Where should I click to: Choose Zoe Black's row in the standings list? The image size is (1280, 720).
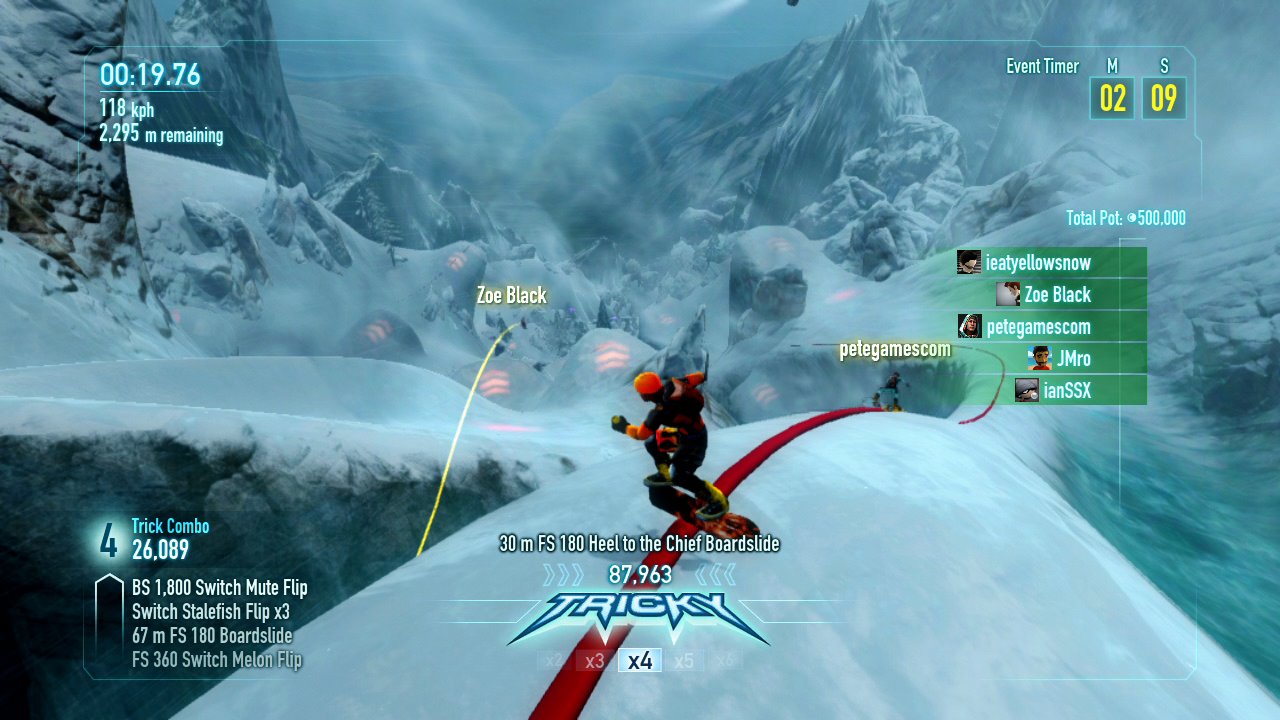pyautogui.click(x=1057, y=295)
